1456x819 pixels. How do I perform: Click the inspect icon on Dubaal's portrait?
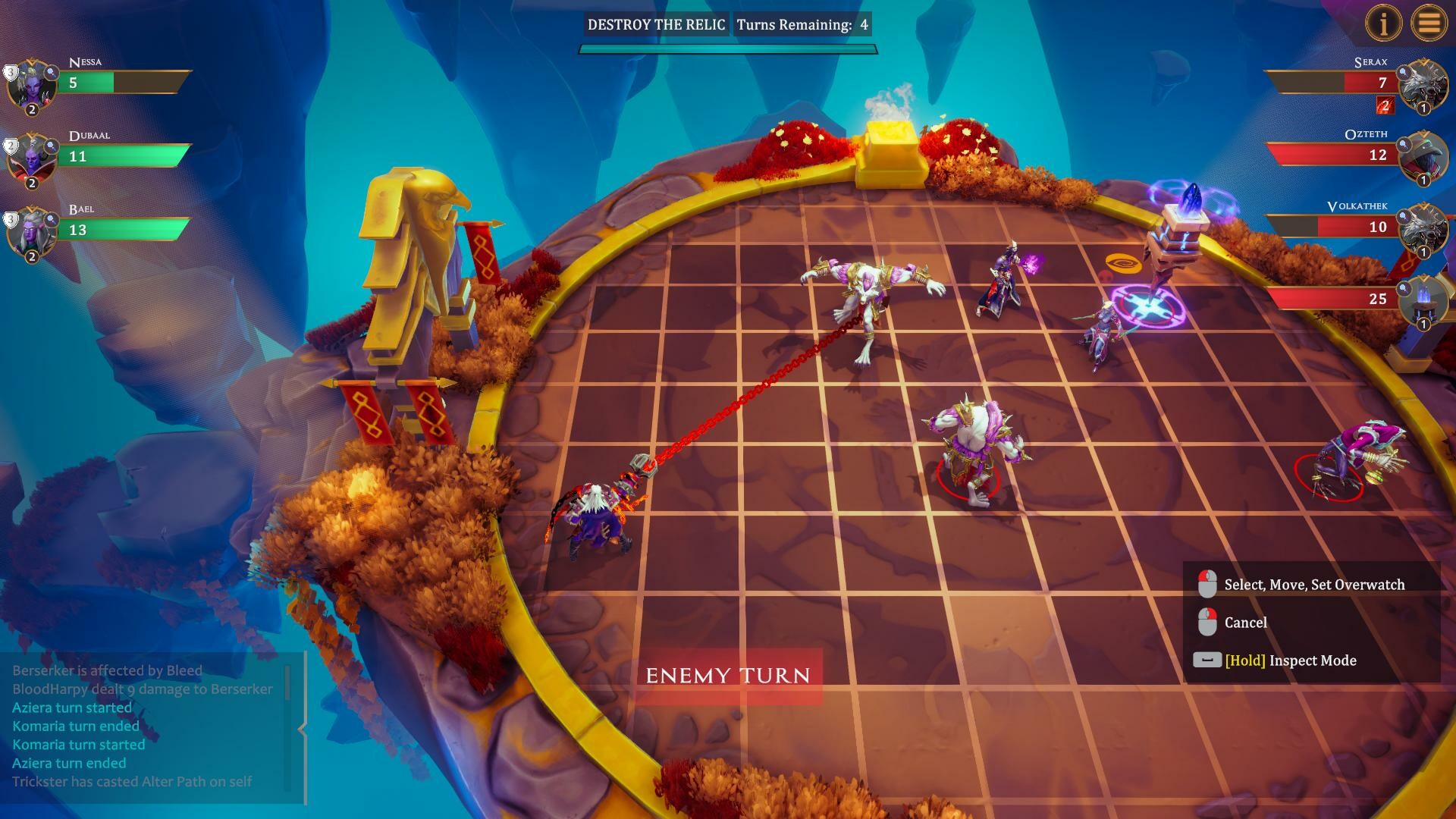click(x=50, y=146)
